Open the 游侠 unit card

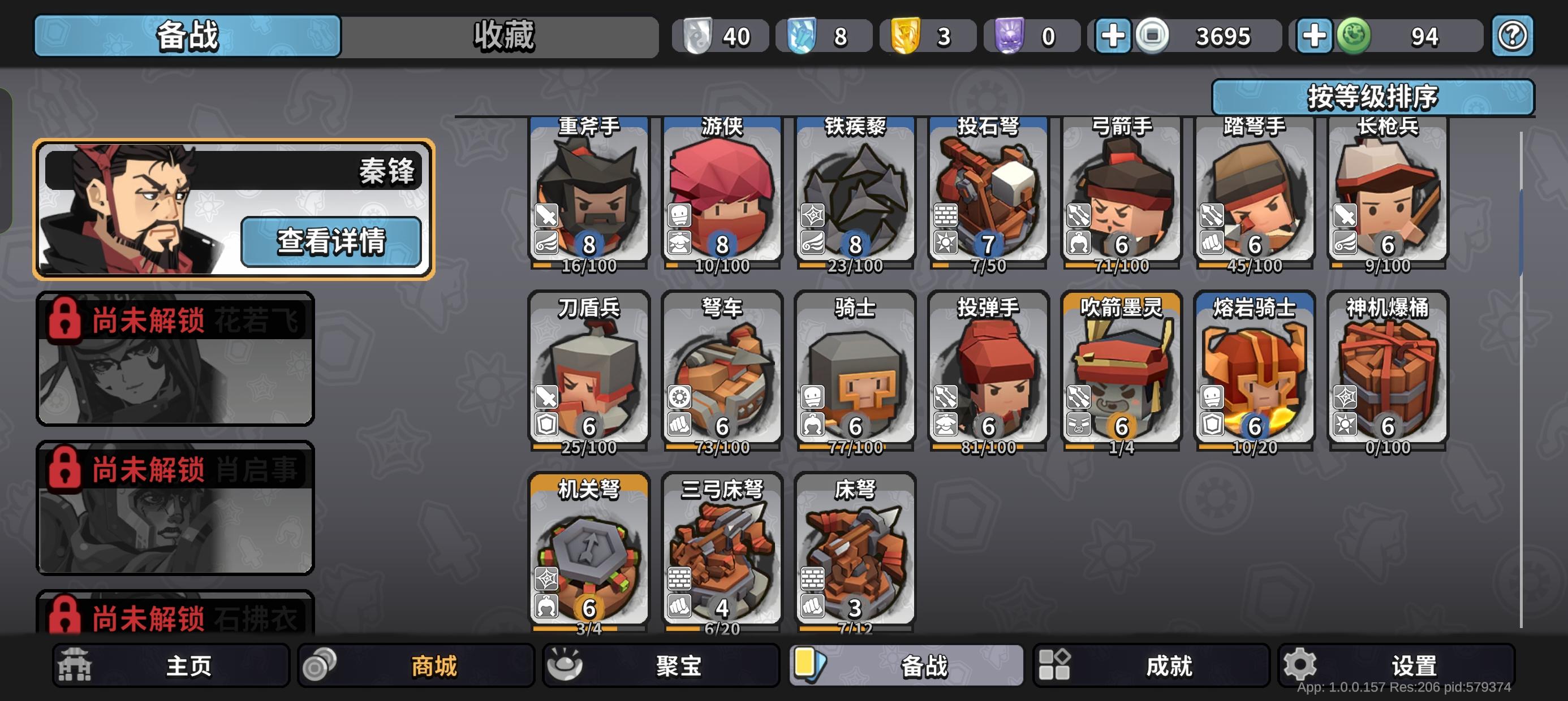(721, 194)
